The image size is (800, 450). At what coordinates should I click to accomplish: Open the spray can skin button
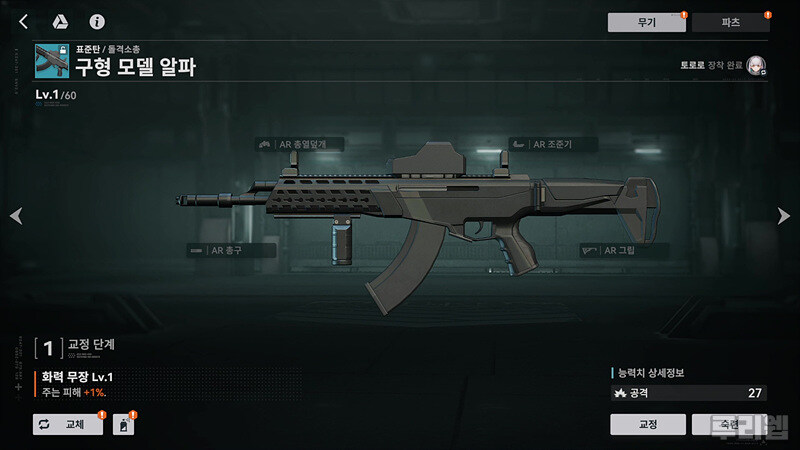[123, 424]
